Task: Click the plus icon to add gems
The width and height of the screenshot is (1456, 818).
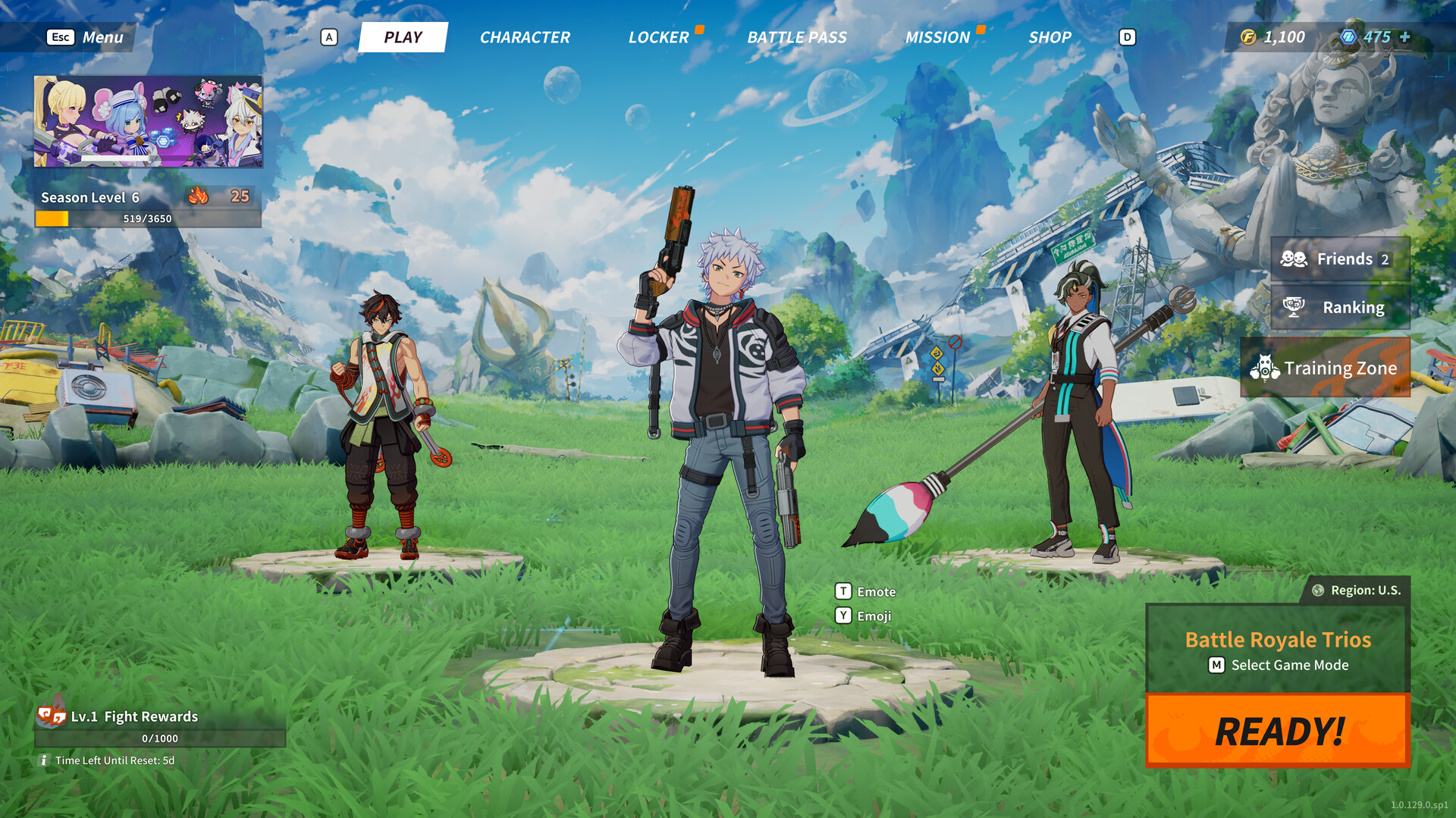Action: tap(1405, 36)
